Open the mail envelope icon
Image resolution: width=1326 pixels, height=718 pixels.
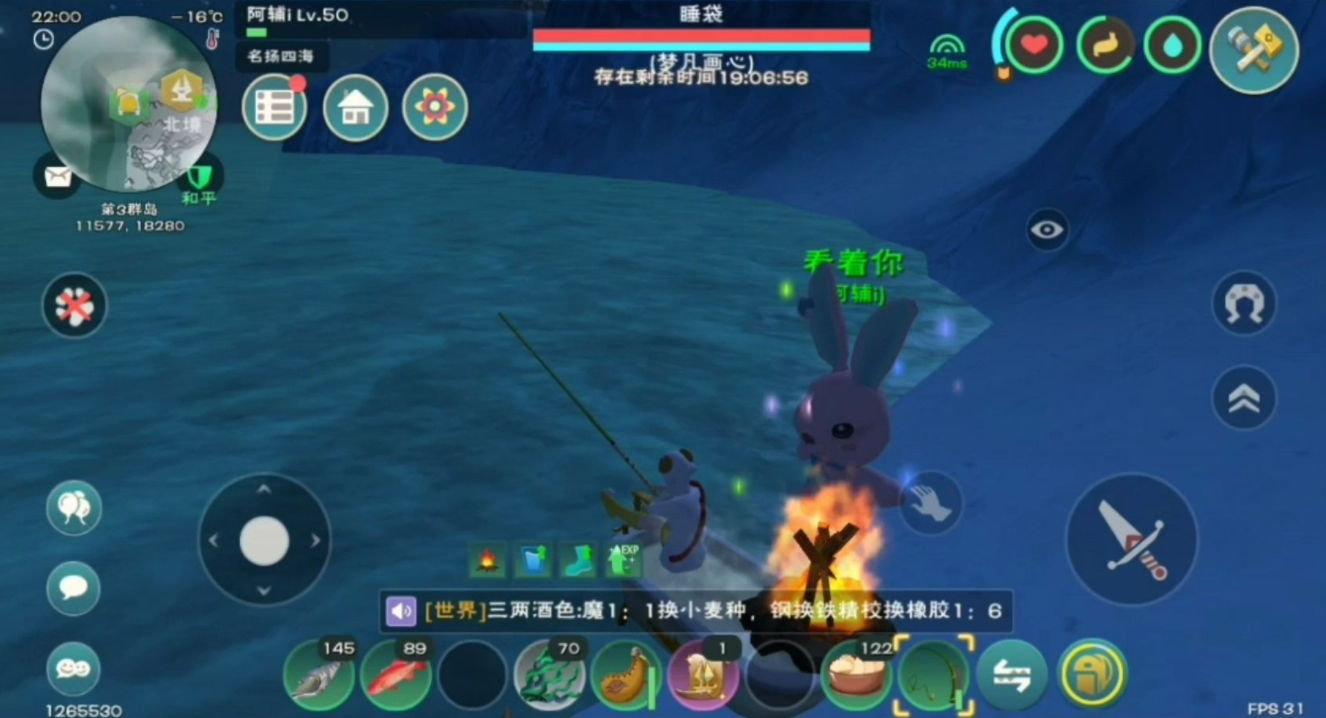pos(57,177)
